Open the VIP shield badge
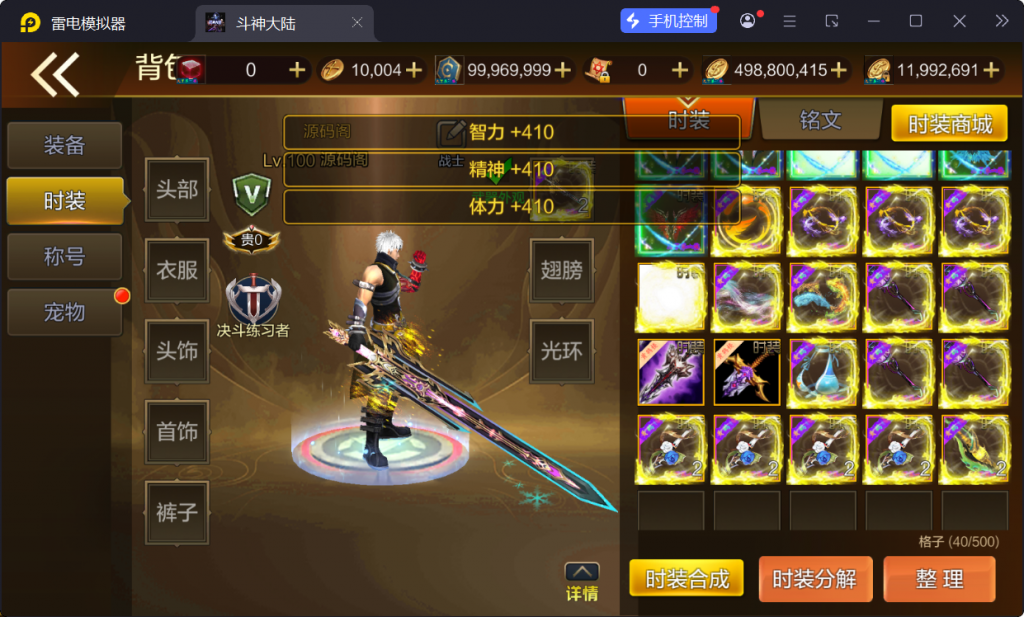This screenshot has height=617, width=1024. (x=251, y=191)
